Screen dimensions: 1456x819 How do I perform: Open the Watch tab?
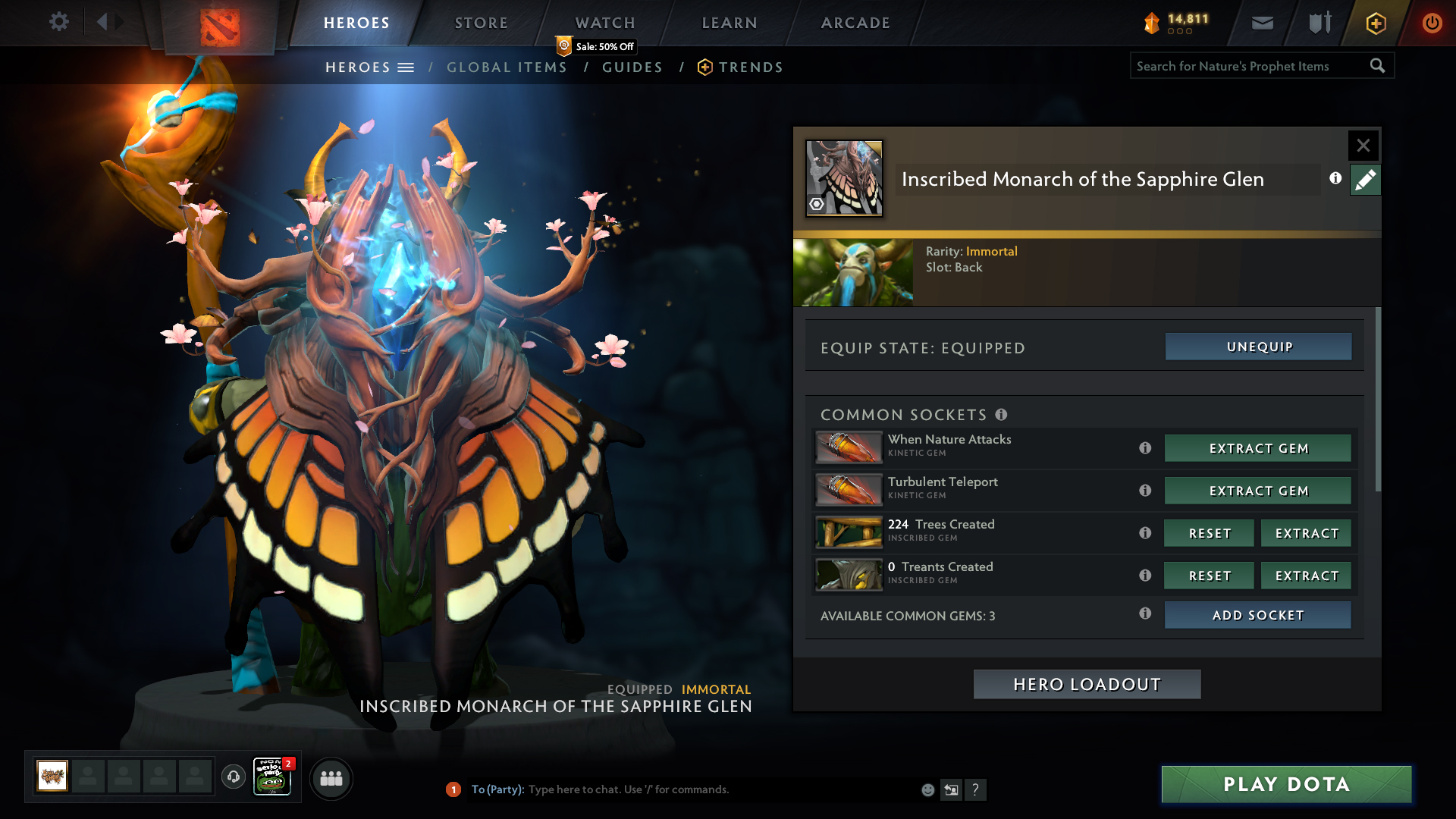tap(604, 23)
